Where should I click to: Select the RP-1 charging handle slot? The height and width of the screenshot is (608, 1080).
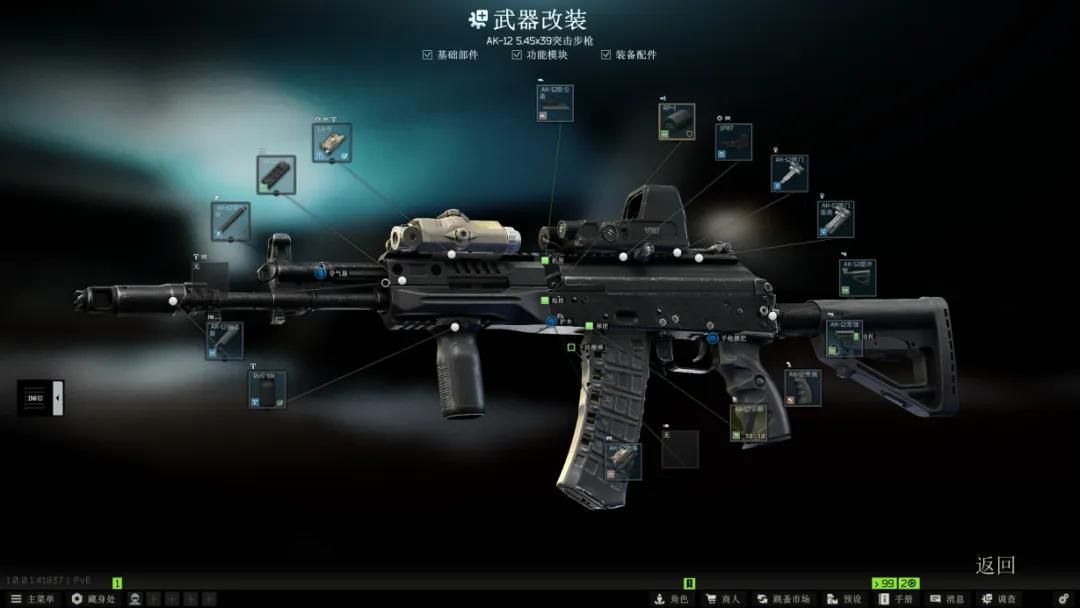click(677, 121)
